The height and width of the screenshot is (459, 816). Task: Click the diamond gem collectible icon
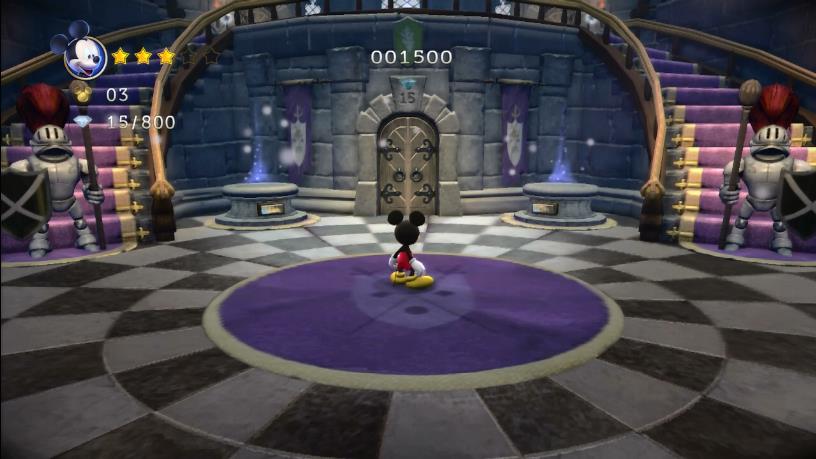(82, 122)
